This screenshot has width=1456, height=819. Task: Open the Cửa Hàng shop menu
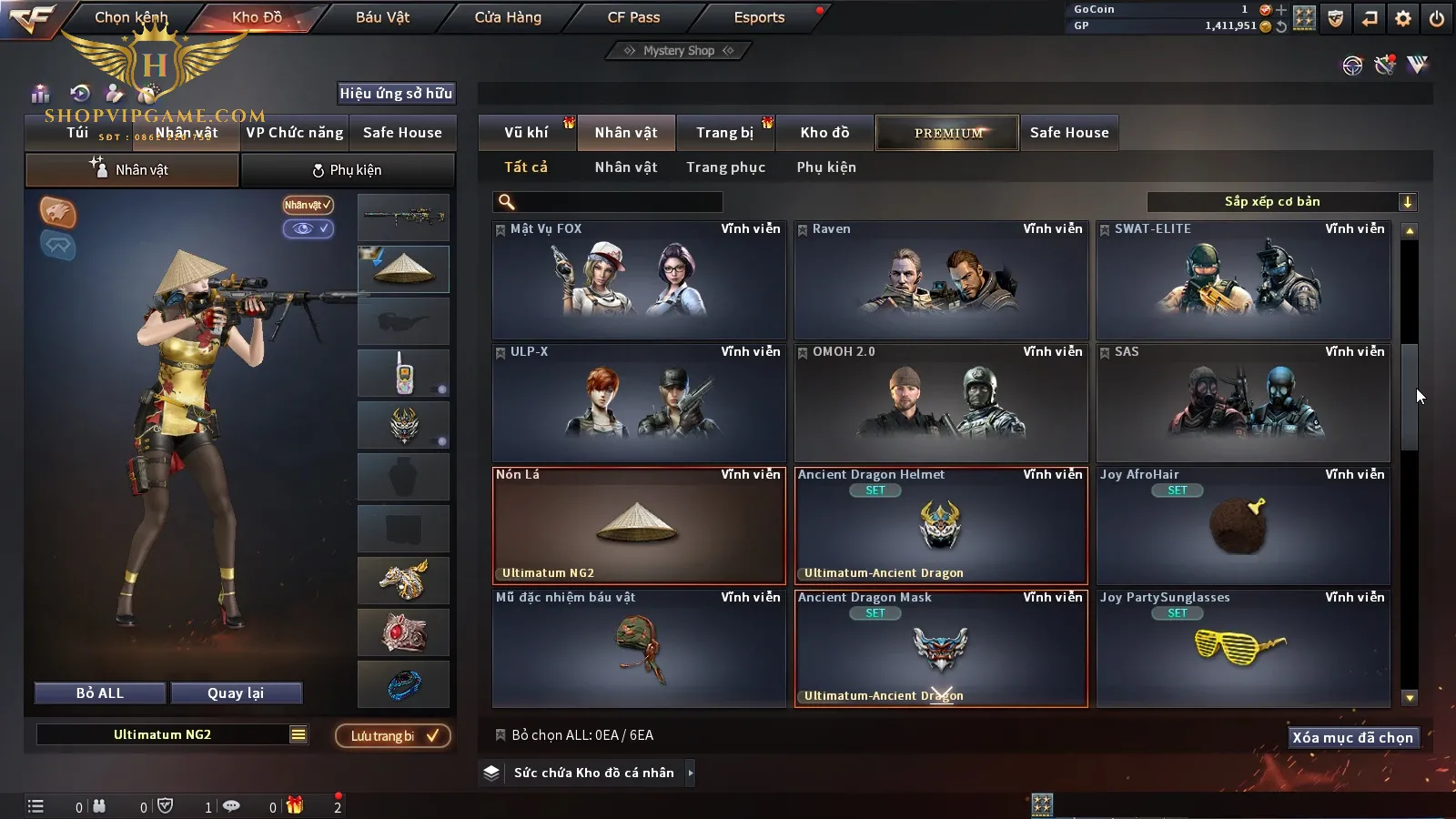(508, 17)
